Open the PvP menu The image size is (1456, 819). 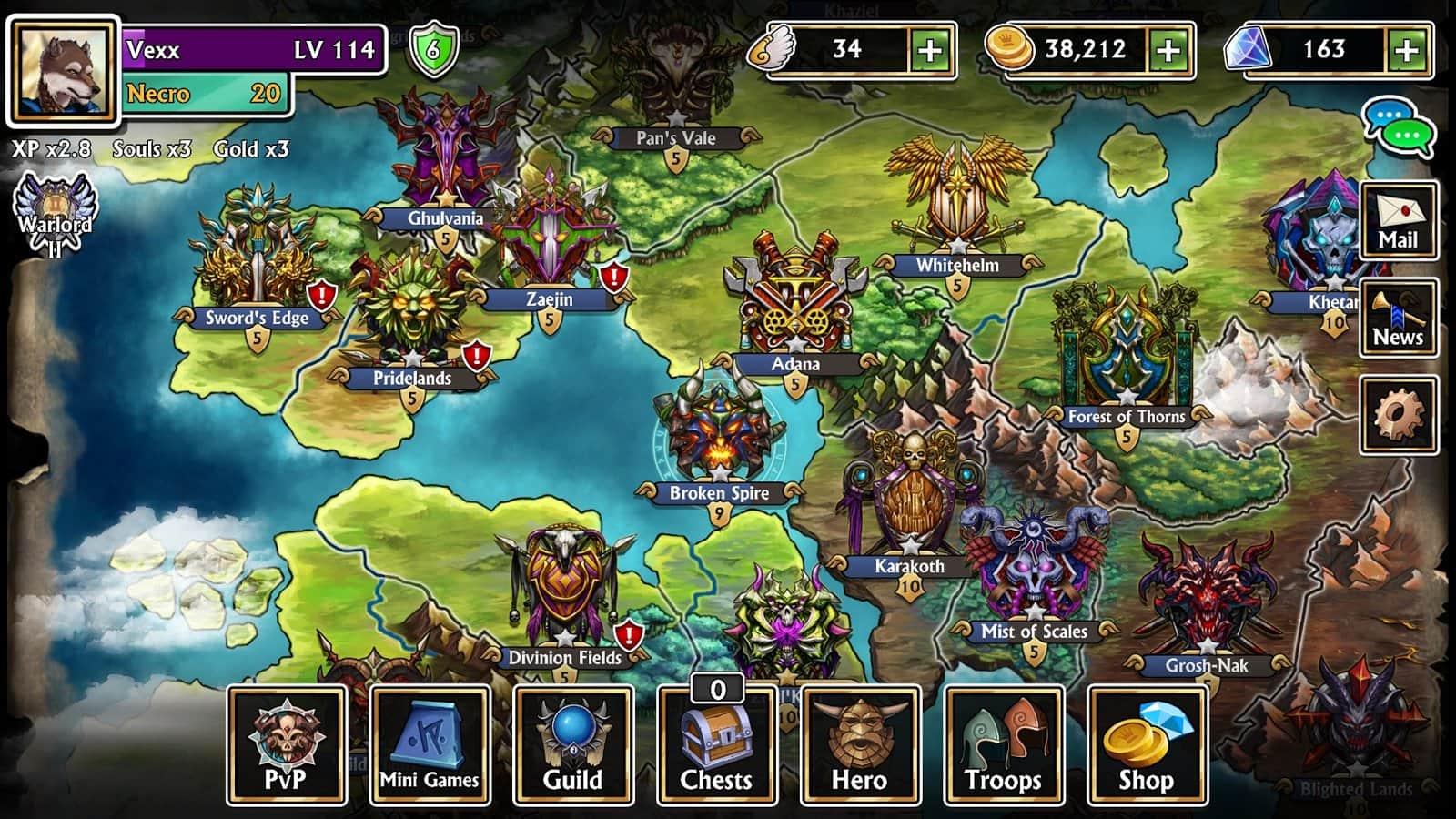click(287, 745)
